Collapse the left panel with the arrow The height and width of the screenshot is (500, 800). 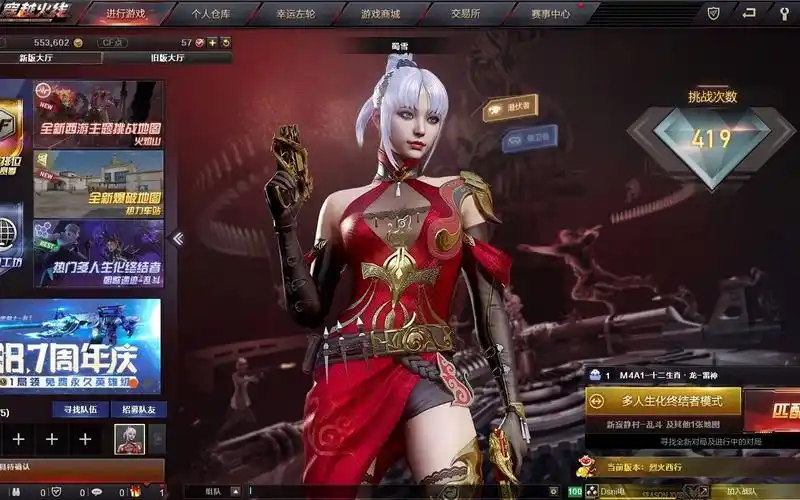178,238
